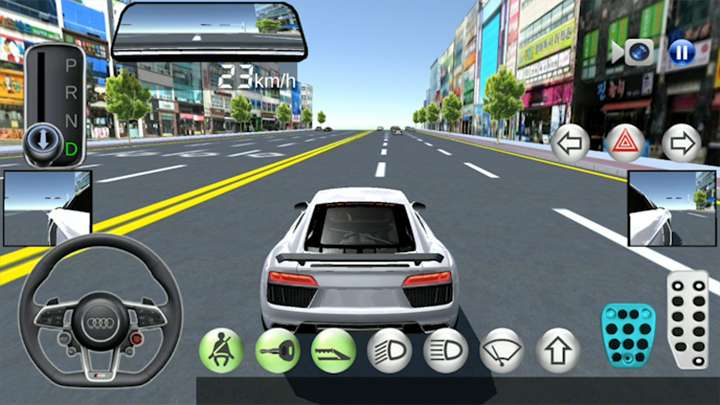Image resolution: width=720 pixels, height=405 pixels.
Task: Switch on the high beam headlights
Action: (446, 350)
